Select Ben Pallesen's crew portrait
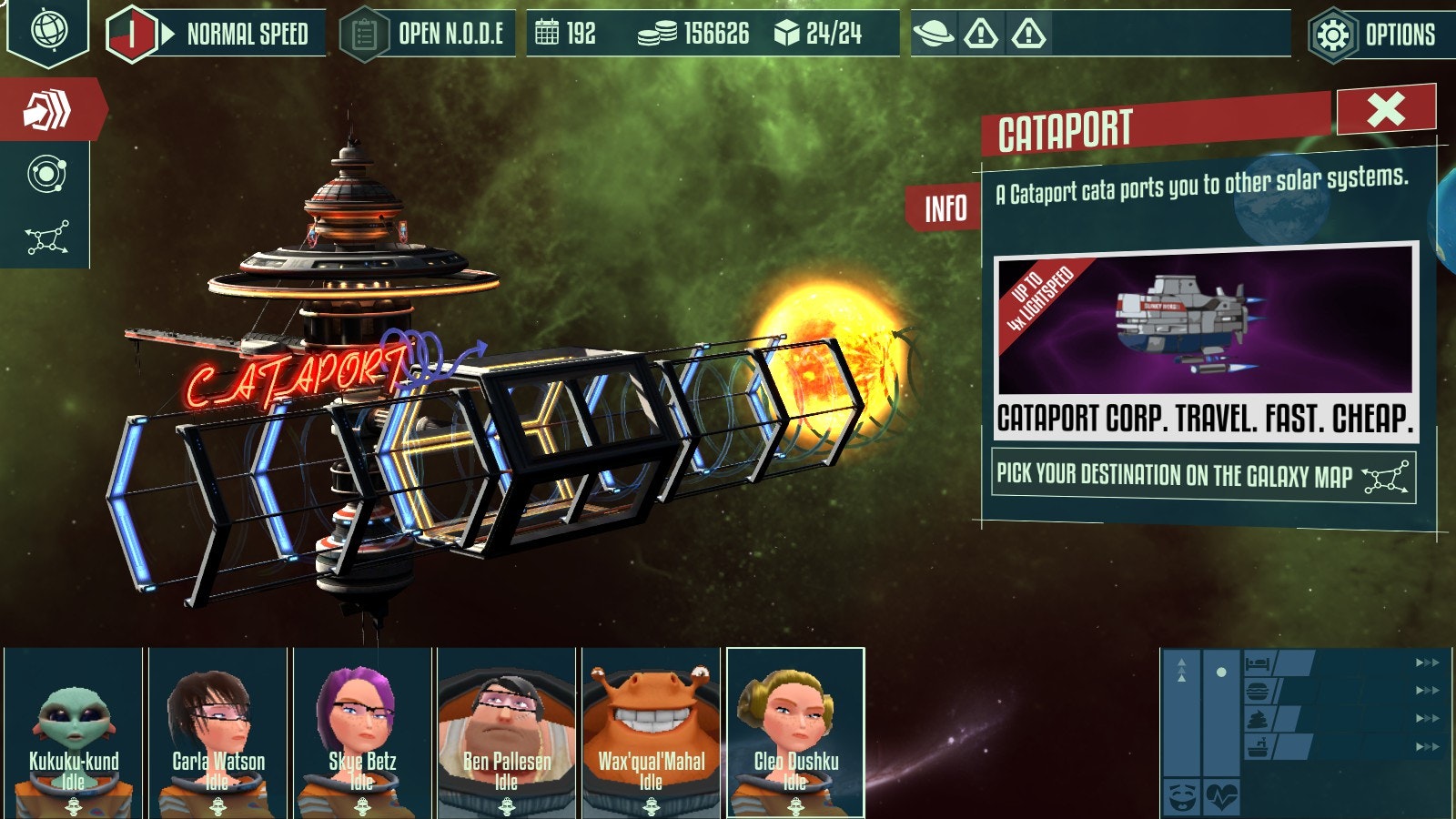The height and width of the screenshot is (819, 1456). [507, 733]
